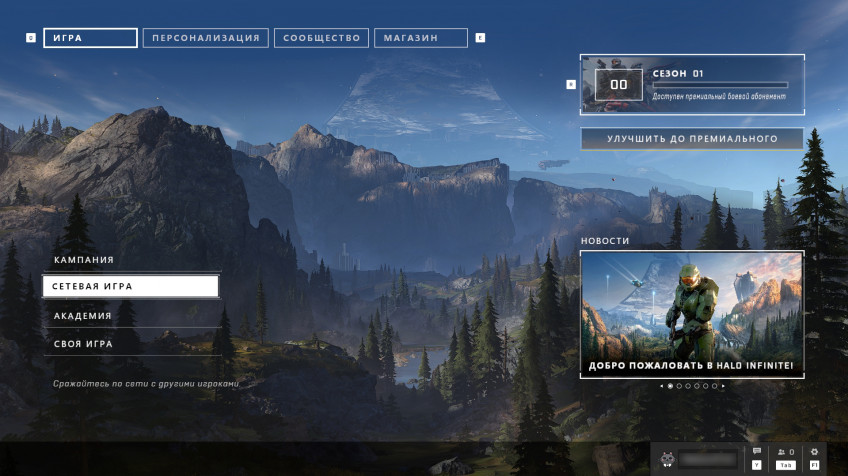Viewport: 848px width, 476px height.
Task: Open the chat speech bubble icon
Action: [757, 453]
